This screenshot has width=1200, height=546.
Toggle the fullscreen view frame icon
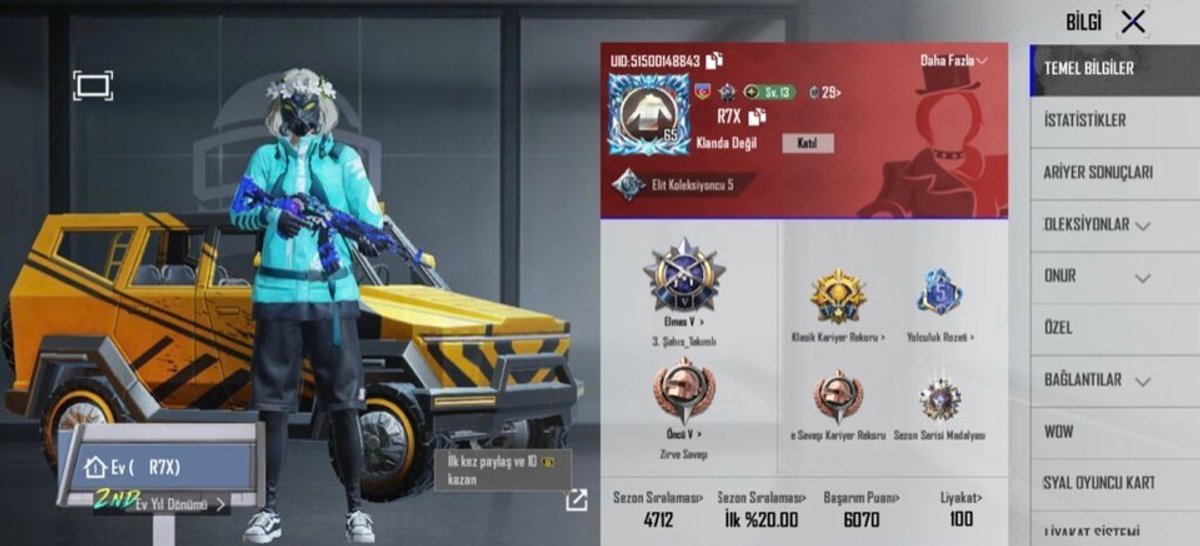[93, 85]
